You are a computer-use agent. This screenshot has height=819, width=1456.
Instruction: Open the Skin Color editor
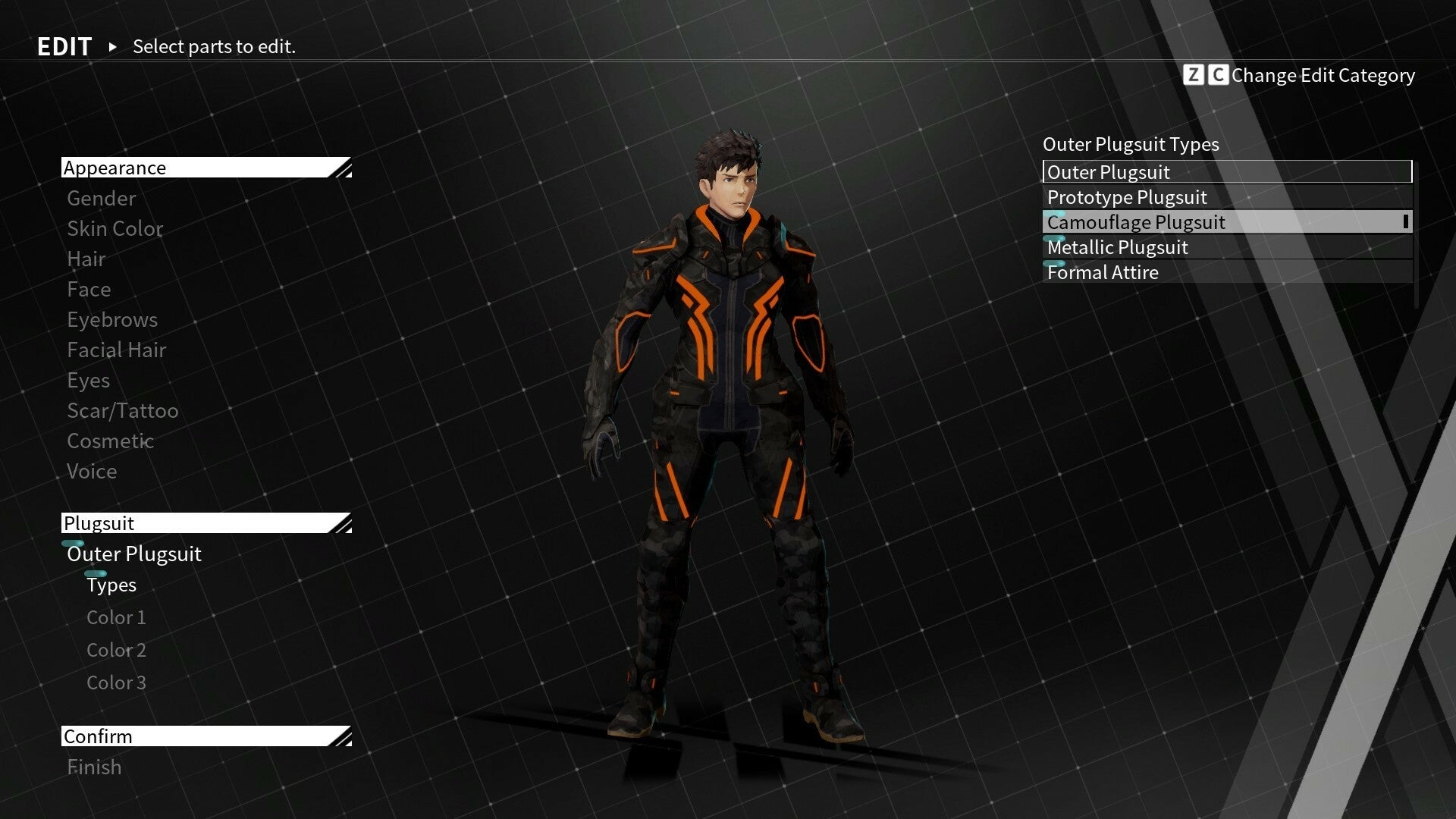115,229
